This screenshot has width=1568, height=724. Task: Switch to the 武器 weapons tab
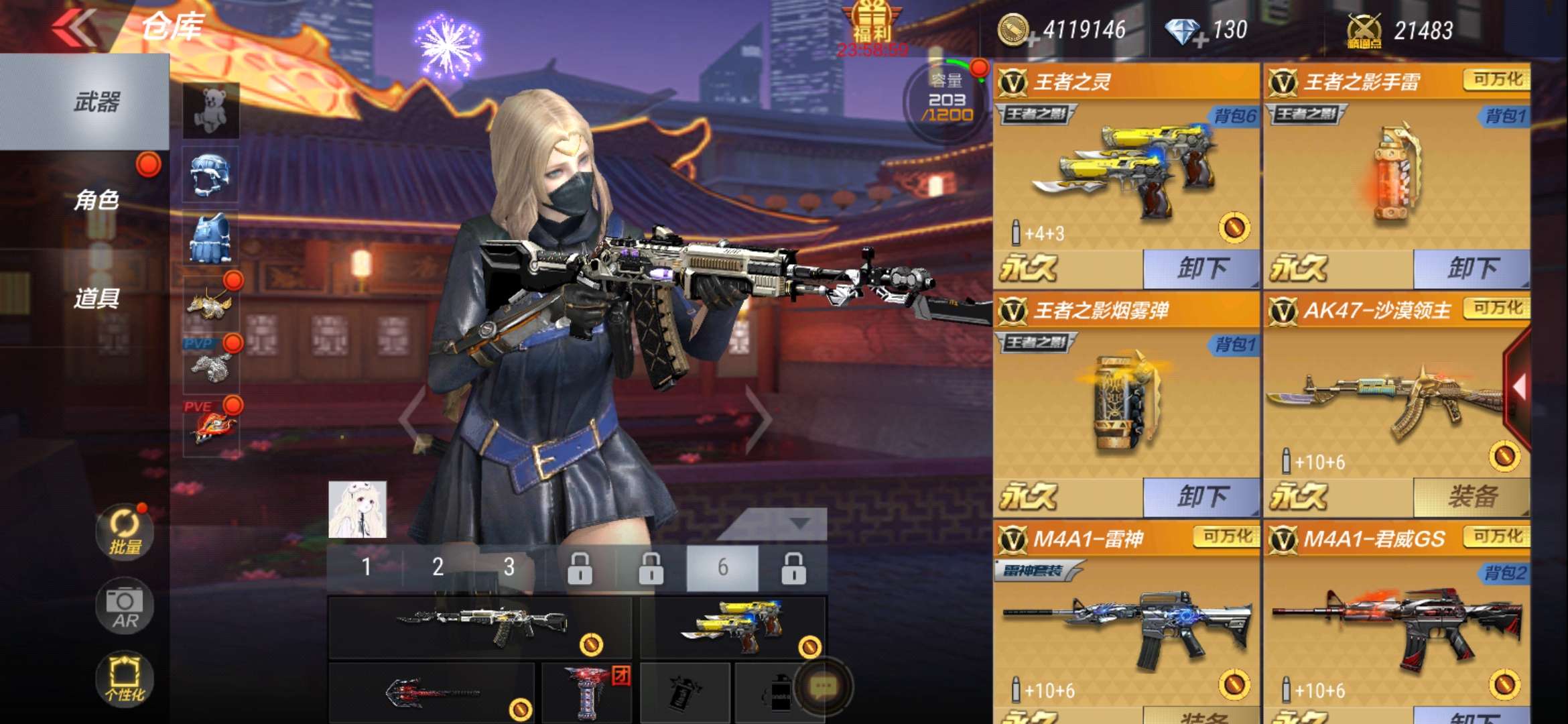(x=96, y=103)
